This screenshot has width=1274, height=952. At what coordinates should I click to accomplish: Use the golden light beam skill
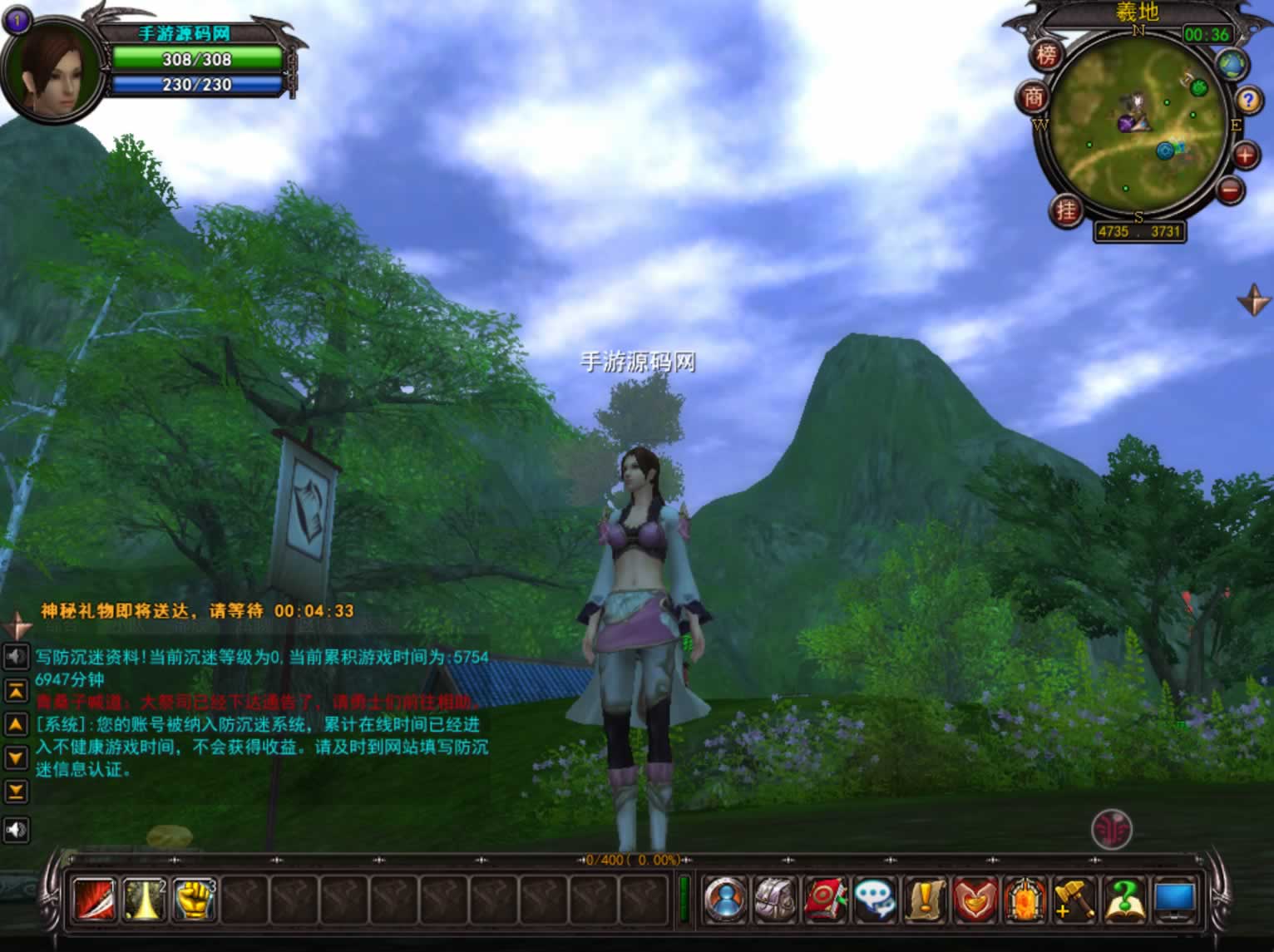click(145, 899)
